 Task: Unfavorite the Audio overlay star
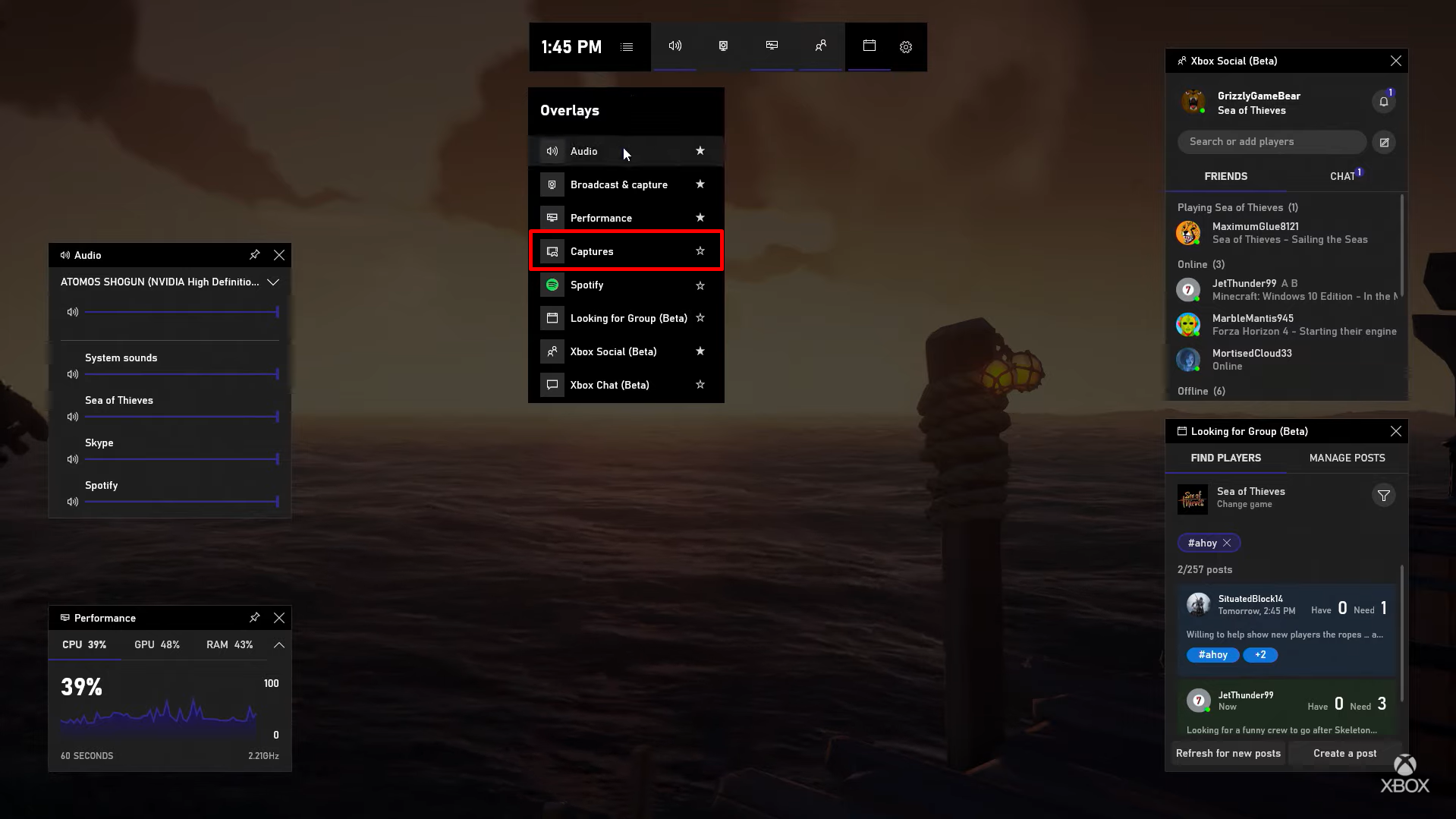click(700, 150)
